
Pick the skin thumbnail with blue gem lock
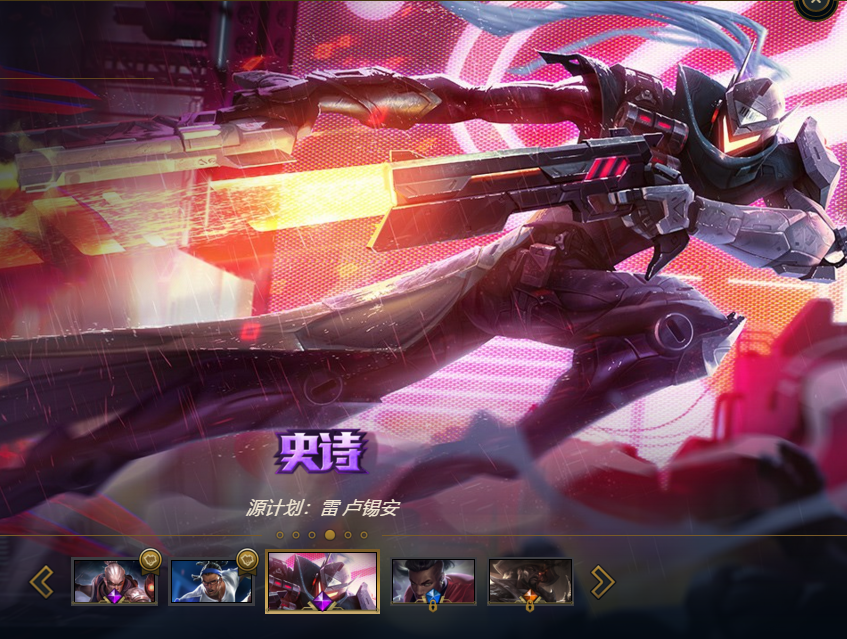(432, 581)
